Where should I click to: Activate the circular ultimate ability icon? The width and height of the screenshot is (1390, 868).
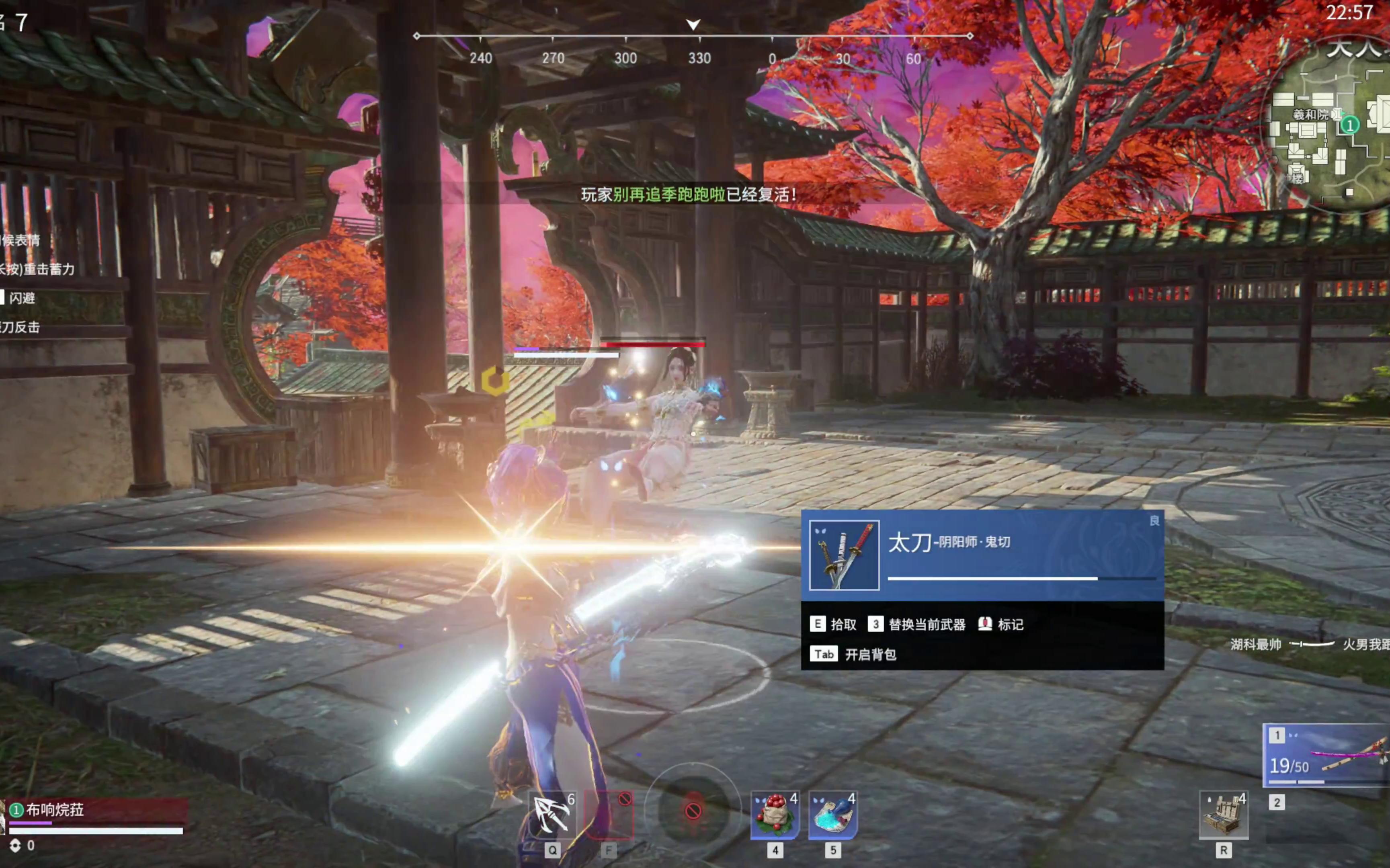pyautogui.click(x=693, y=811)
